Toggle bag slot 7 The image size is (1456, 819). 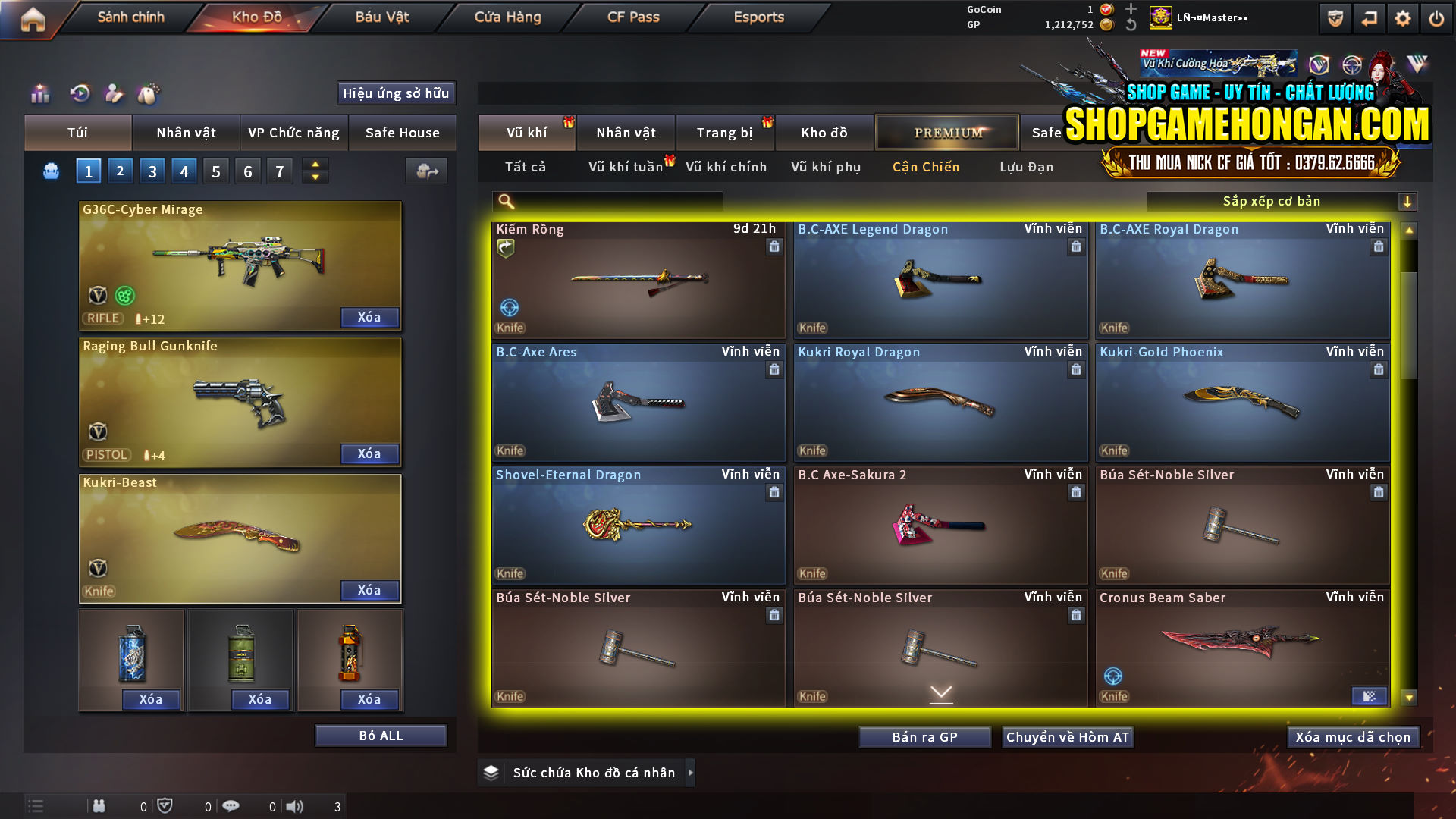(x=279, y=171)
